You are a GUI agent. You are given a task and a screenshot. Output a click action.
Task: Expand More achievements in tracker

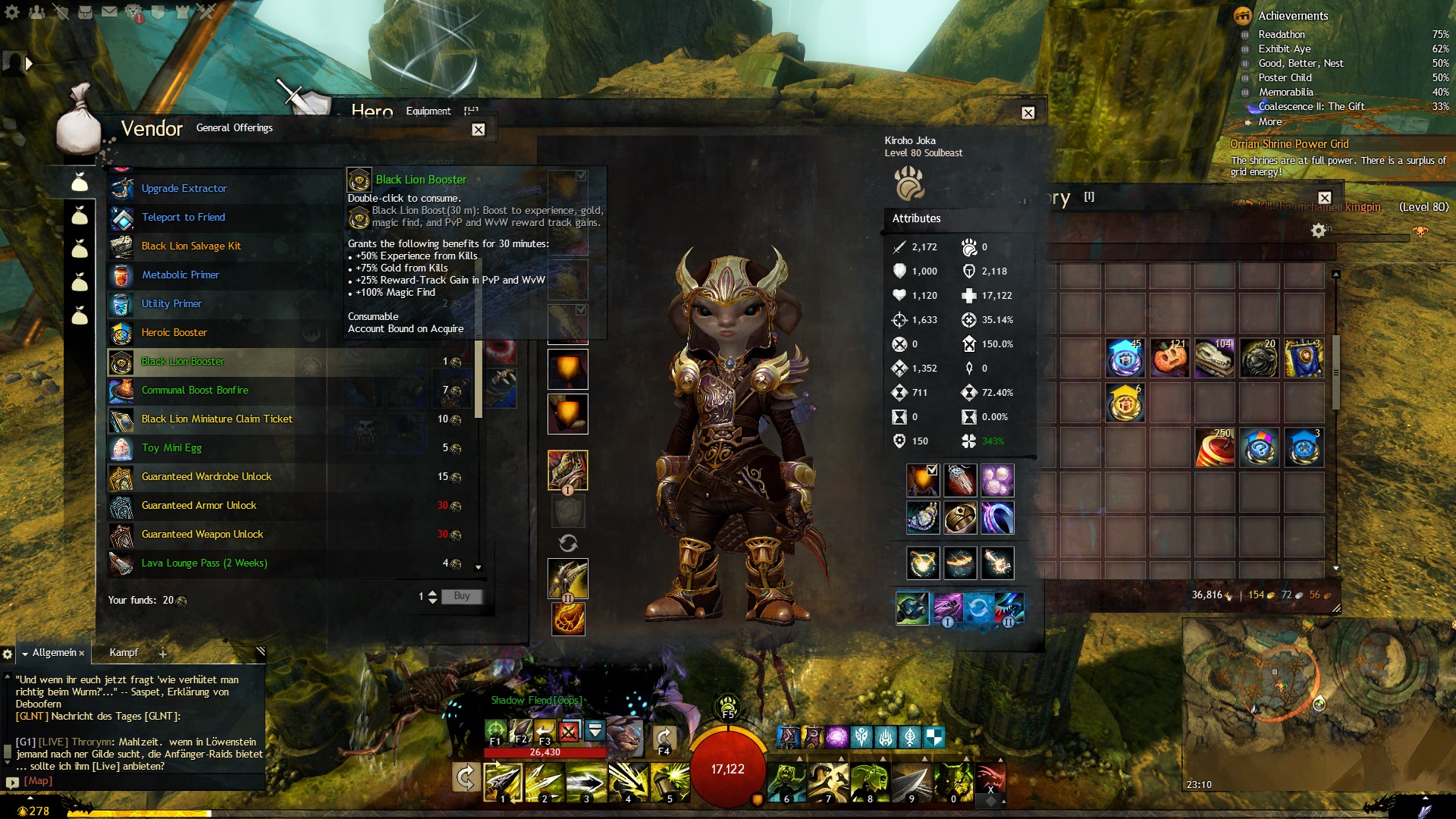[1270, 122]
